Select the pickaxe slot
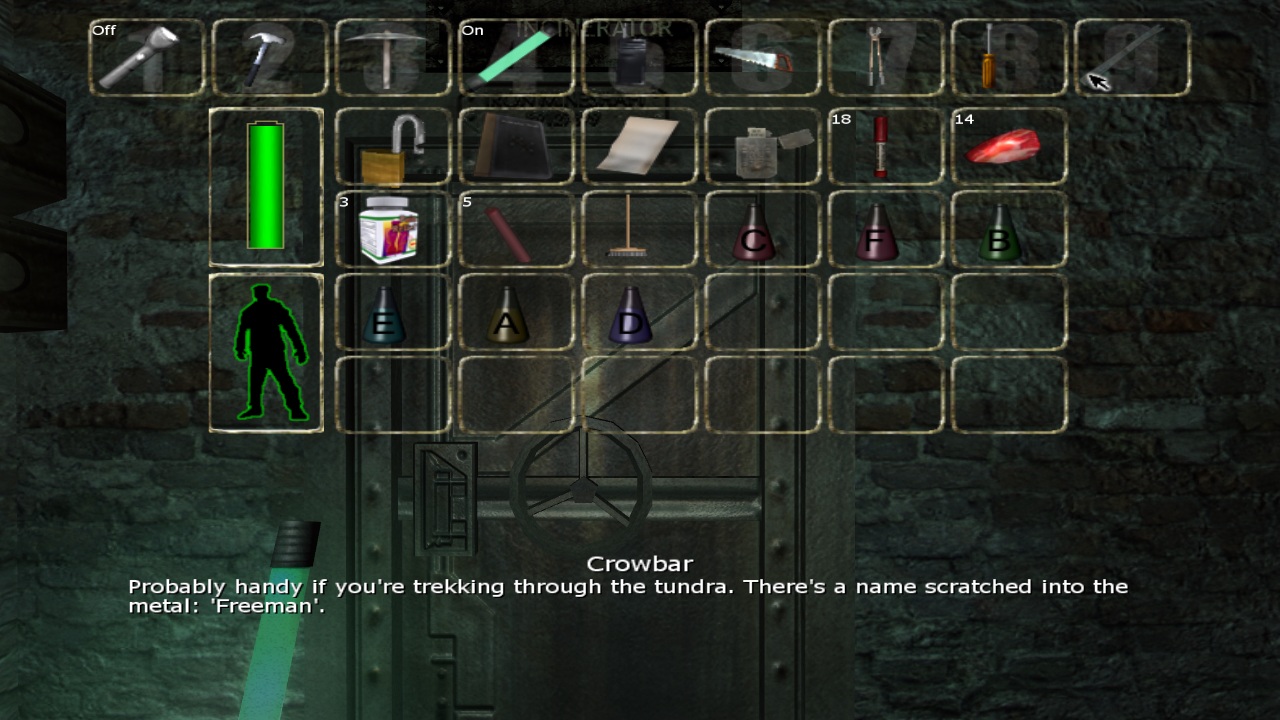This screenshot has width=1280, height=720. click(x=392, y=58)
